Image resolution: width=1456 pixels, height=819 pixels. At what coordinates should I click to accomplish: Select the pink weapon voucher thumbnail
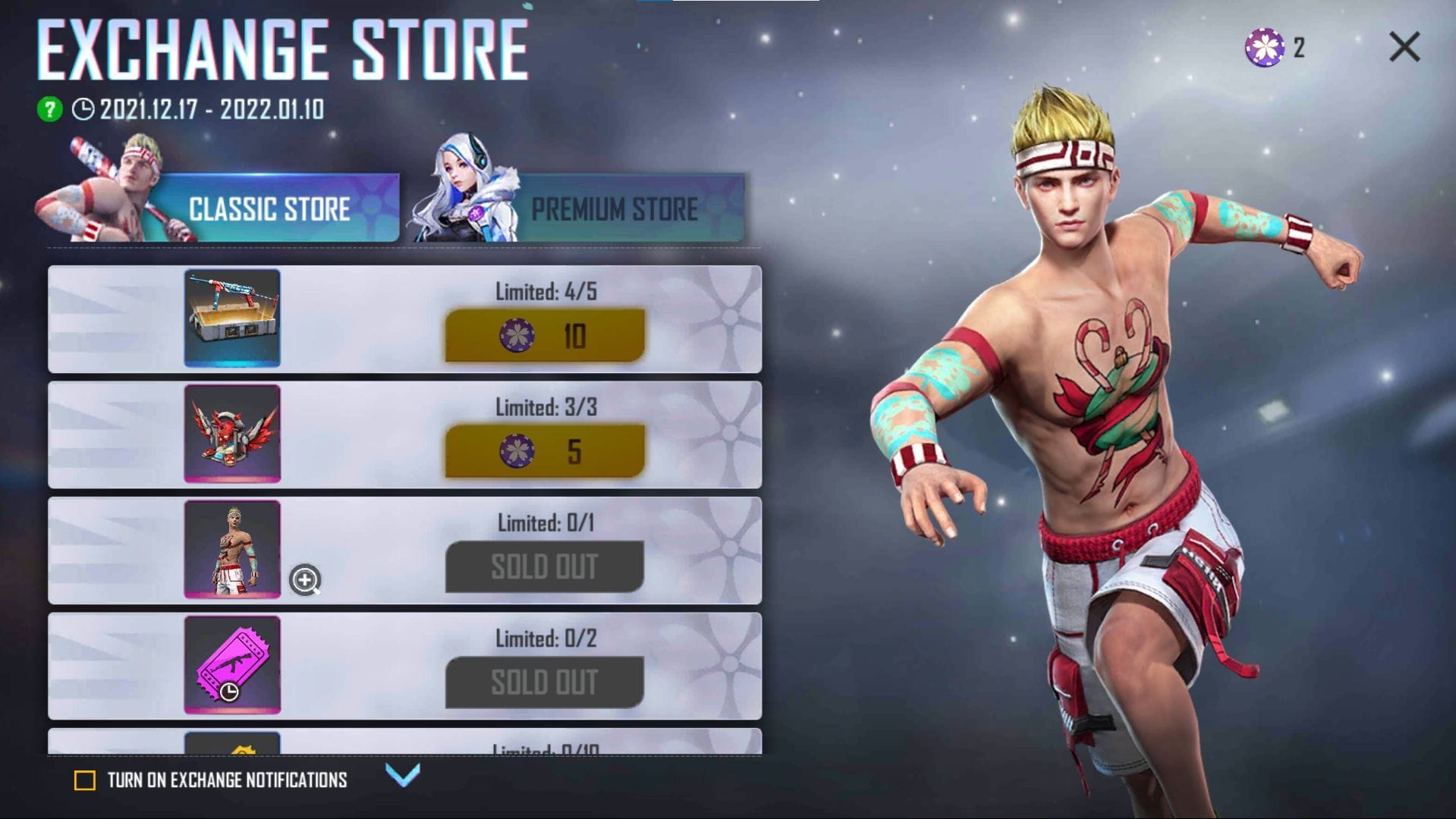click(x=232, y=664)
